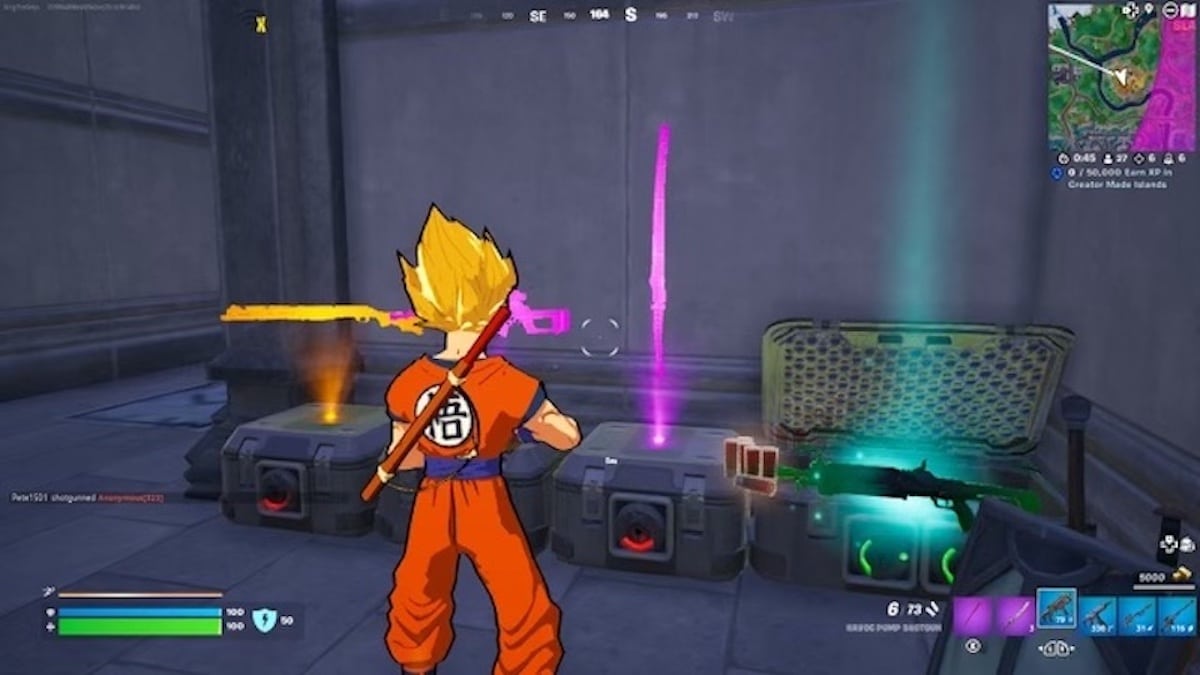Image resolution: width=1200 pixels, height=675 pixels.
Task: Choose the weapon slot showing 336 ammo
Action: 1096,614
